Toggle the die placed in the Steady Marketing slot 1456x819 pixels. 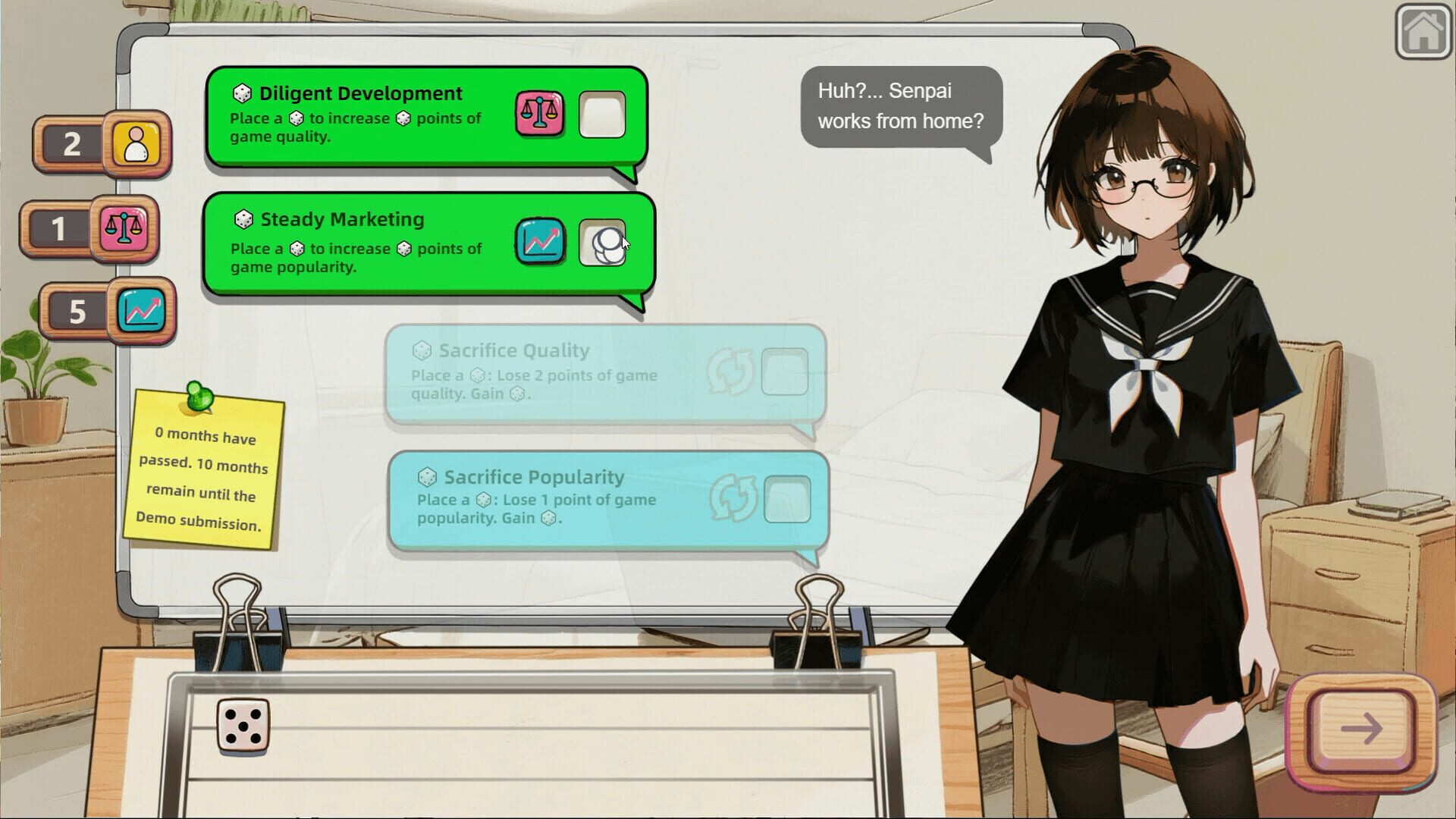point(604,244)
